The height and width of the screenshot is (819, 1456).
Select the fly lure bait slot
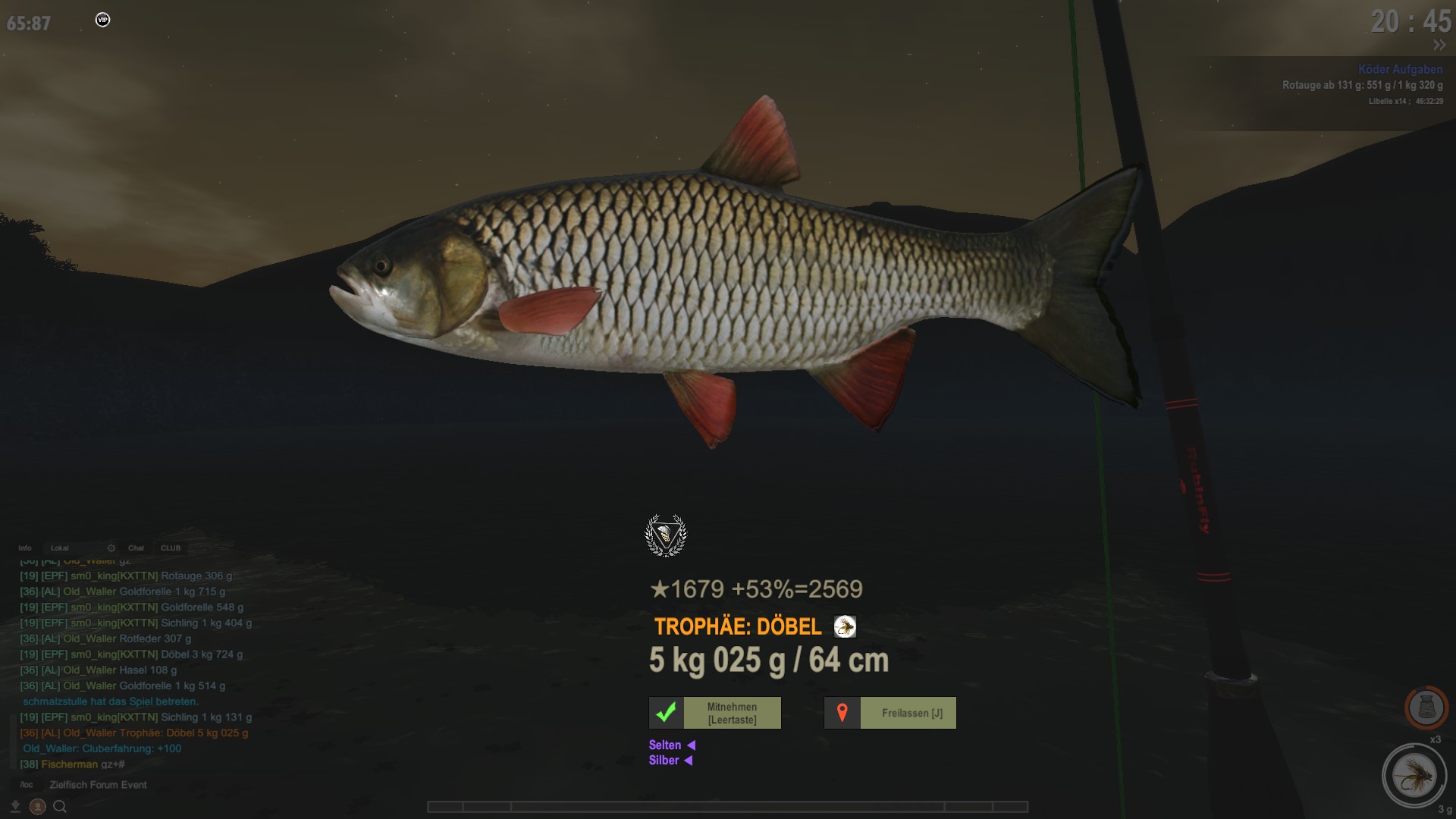pyautogui.click(x=1414, y=776)
